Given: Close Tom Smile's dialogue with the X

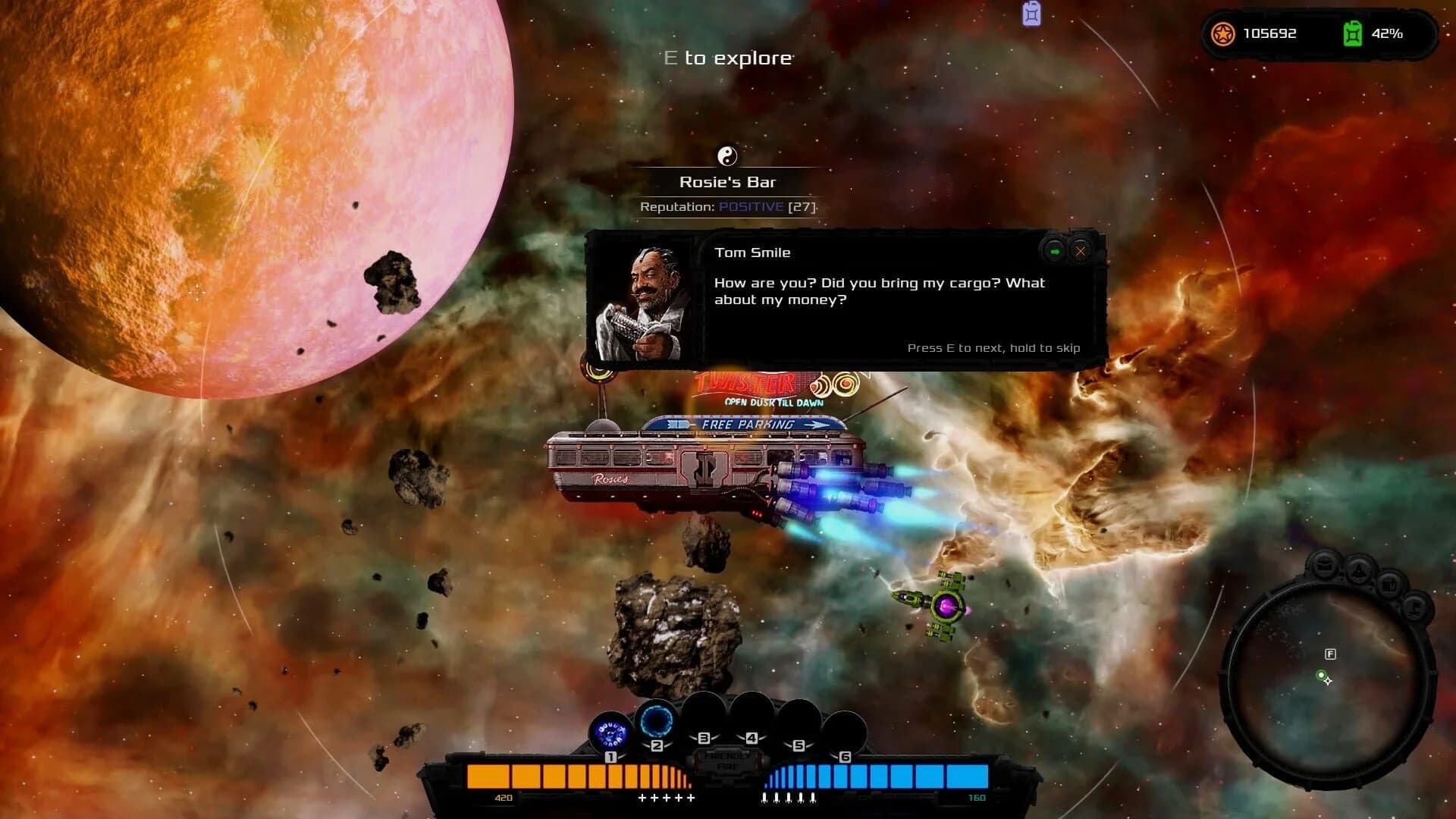Looking at the screenshot, I should [1080, 251].
